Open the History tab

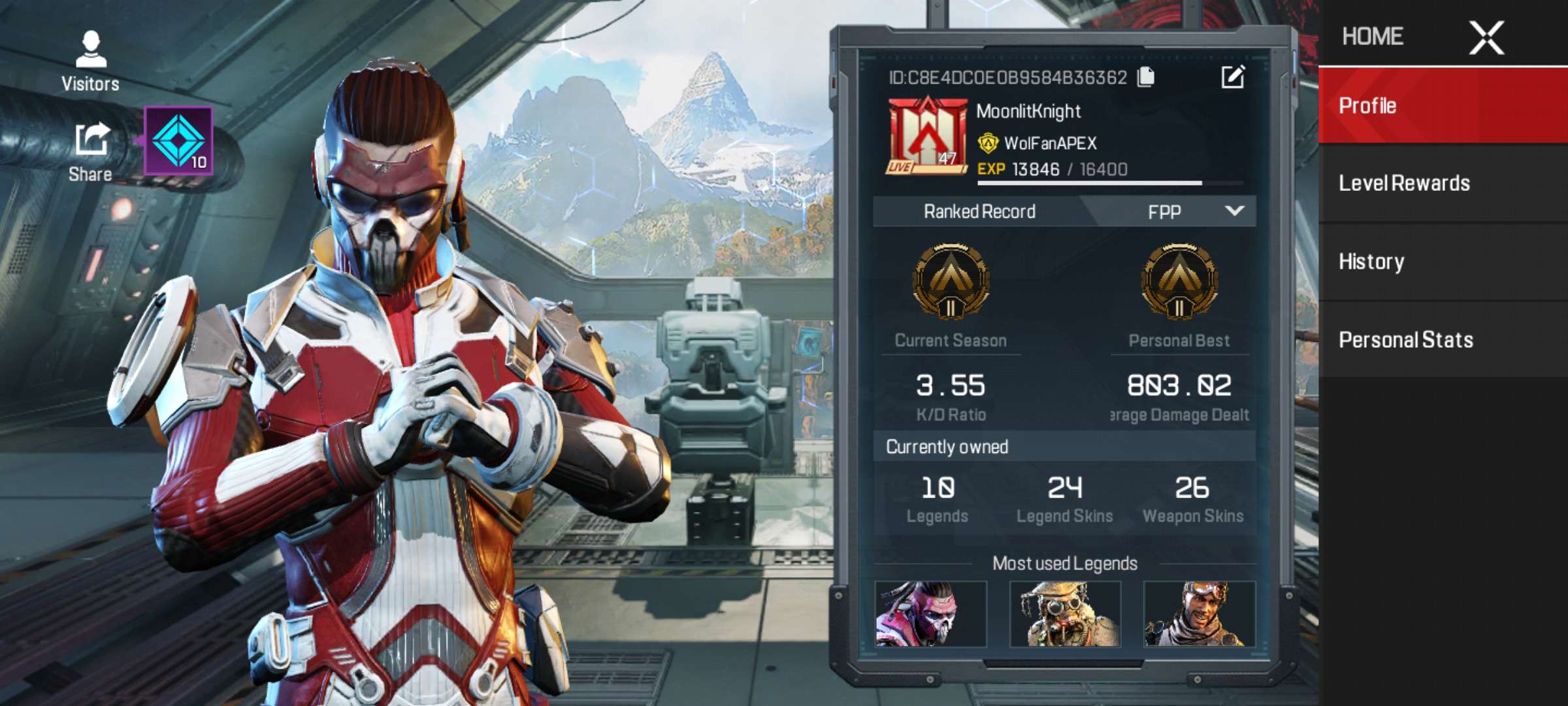click(x=1443, y=262)
